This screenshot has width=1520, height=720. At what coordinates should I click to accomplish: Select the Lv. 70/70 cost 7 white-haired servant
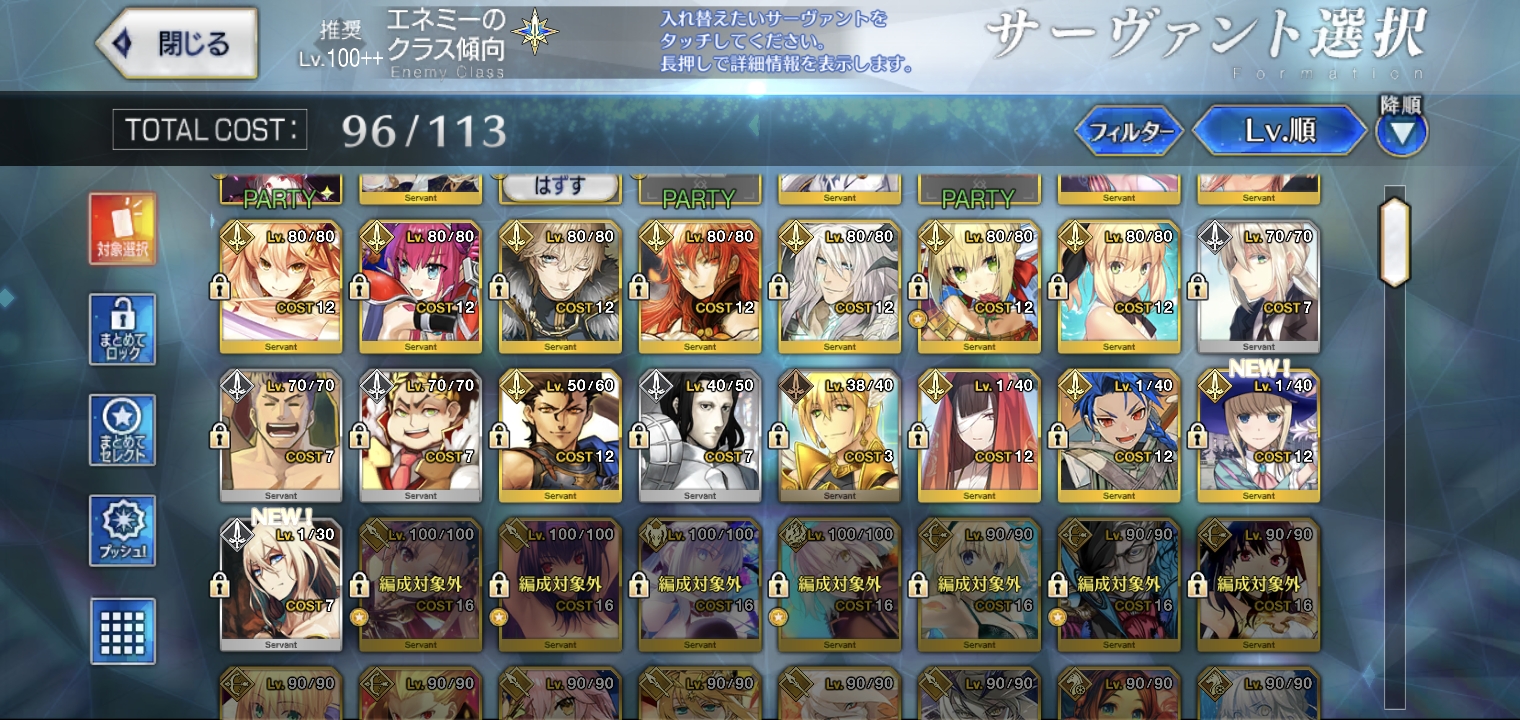(x=1258, y=287)
